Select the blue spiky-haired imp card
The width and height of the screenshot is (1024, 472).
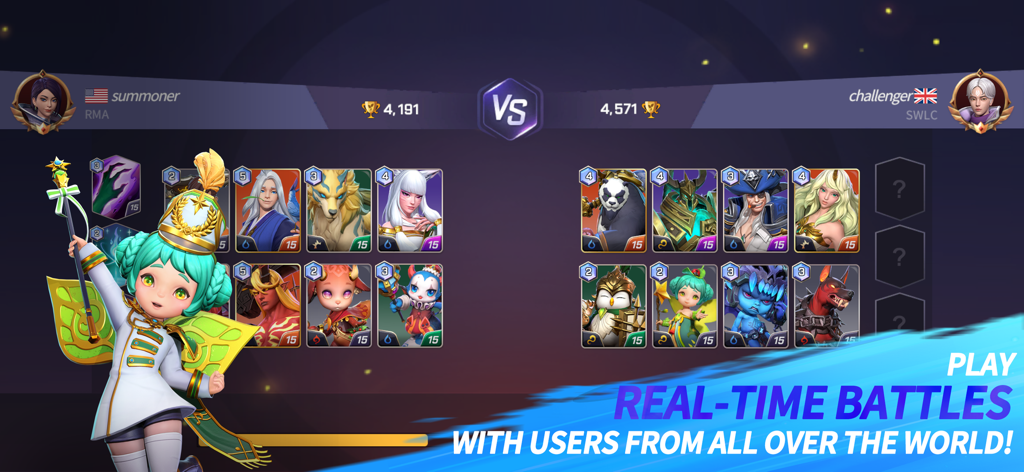click(756, 306)
